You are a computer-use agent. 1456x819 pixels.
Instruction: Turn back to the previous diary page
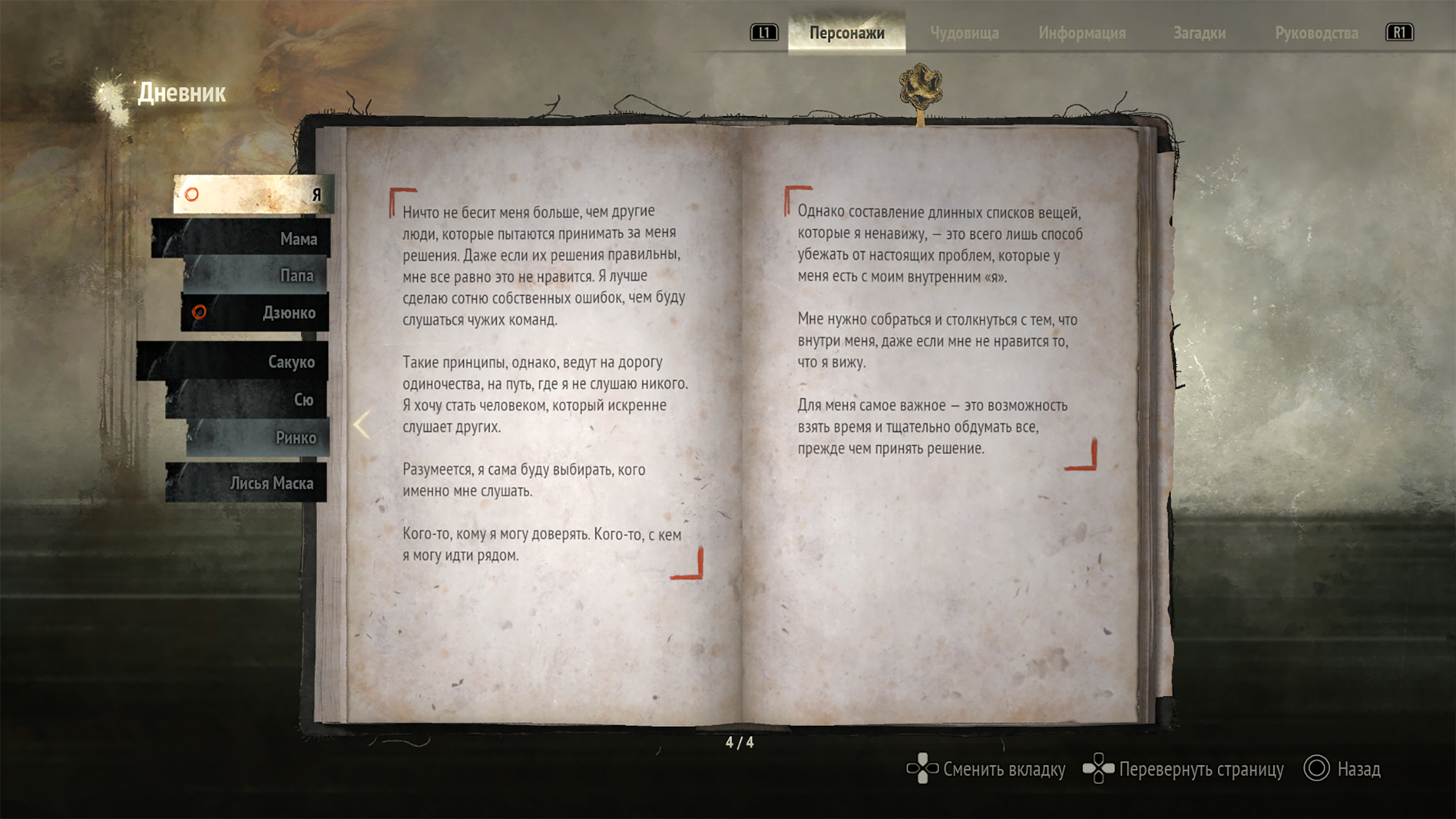pyautogui.click(x=362, y=425)
